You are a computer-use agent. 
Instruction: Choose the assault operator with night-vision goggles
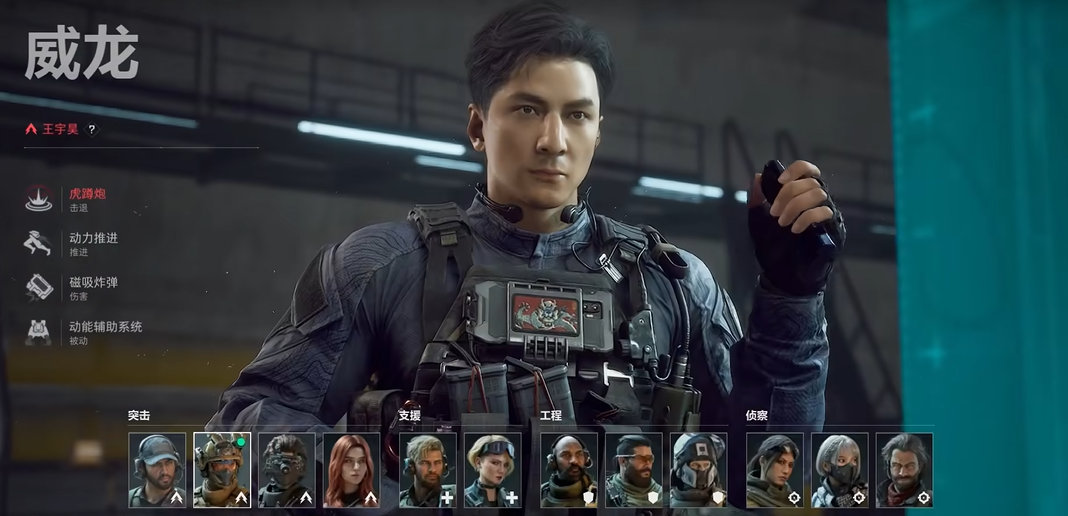(287, 469)
